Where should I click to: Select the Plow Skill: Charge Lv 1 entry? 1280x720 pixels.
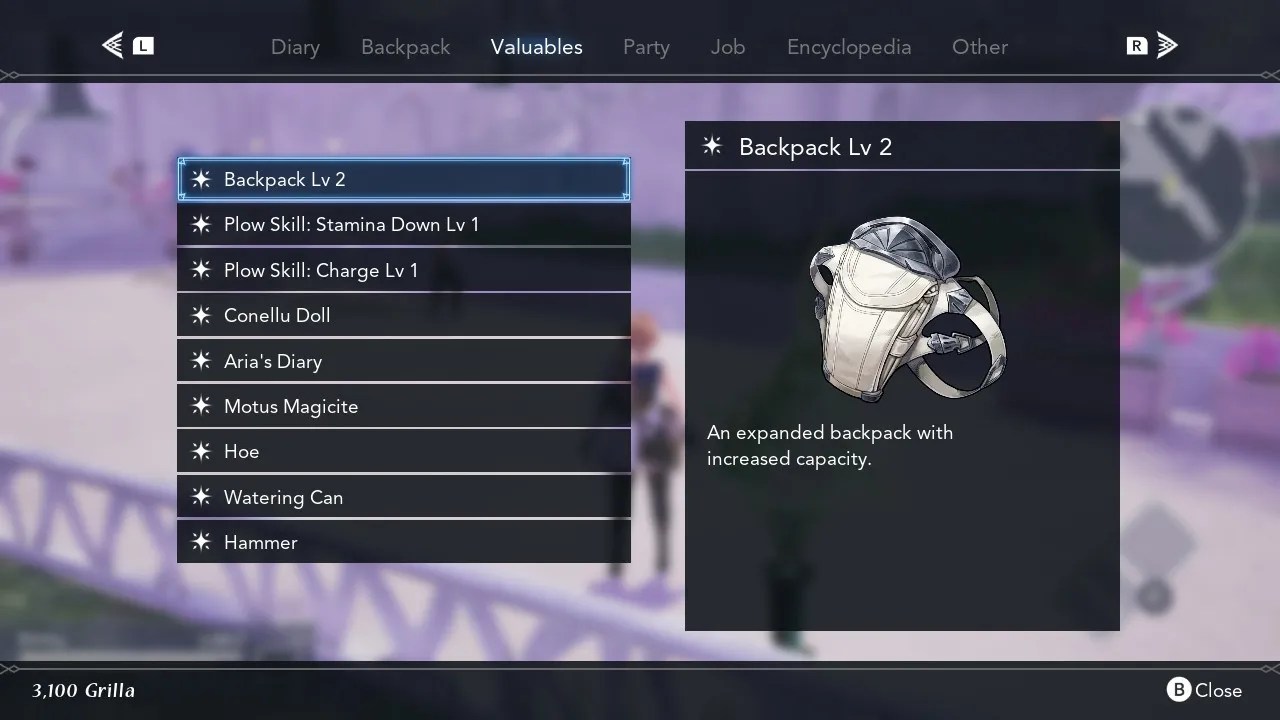(321, 270)
